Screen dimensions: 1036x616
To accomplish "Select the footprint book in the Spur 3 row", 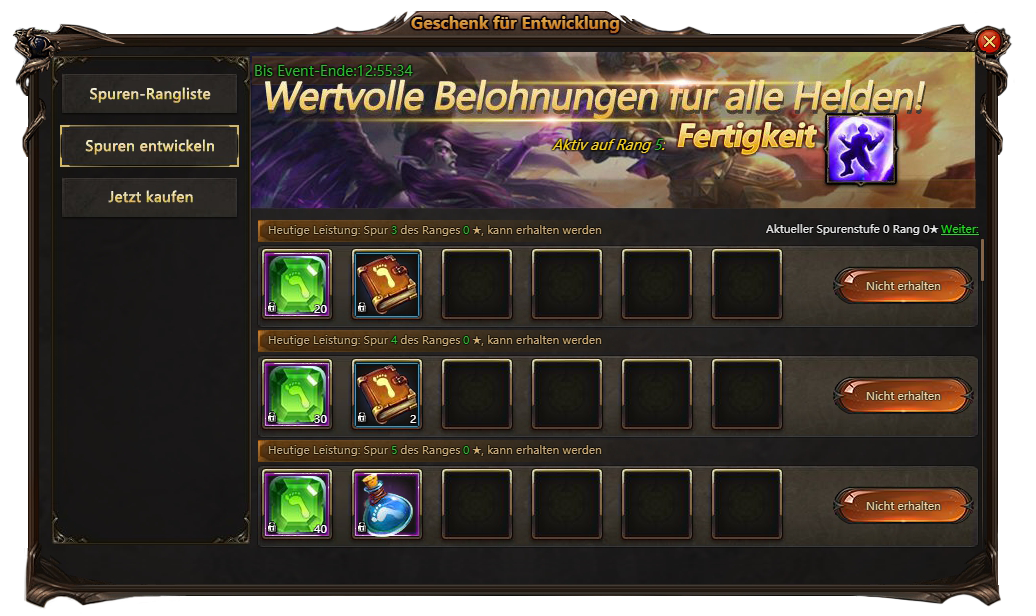I will click(x=387, y=284).
